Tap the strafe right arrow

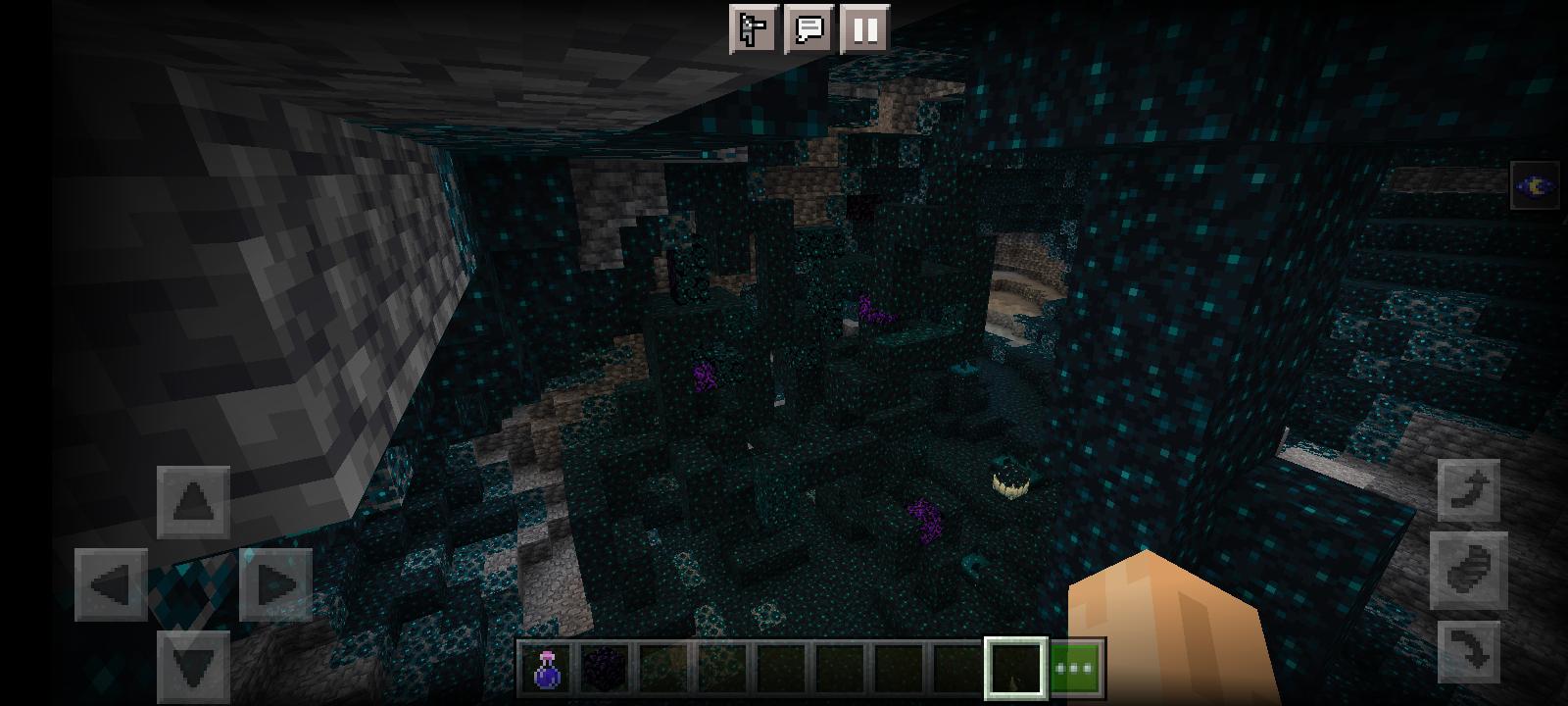pyautogui.click(x=274, y=583)
